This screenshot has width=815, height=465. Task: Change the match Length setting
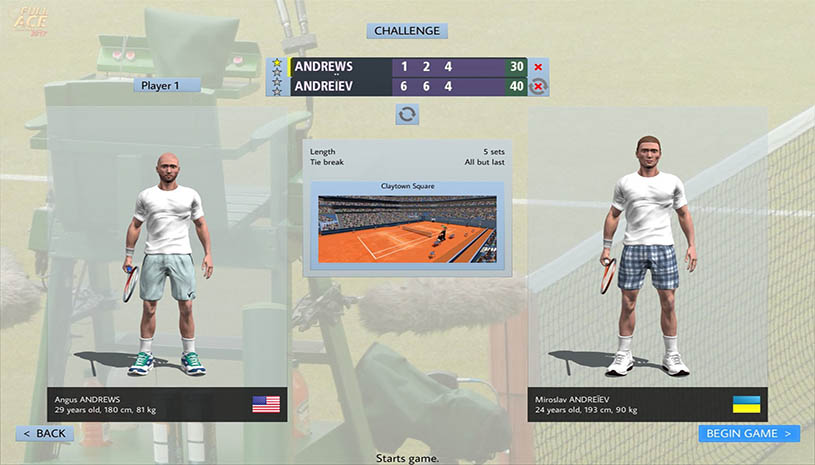click(x=407, y=151)
